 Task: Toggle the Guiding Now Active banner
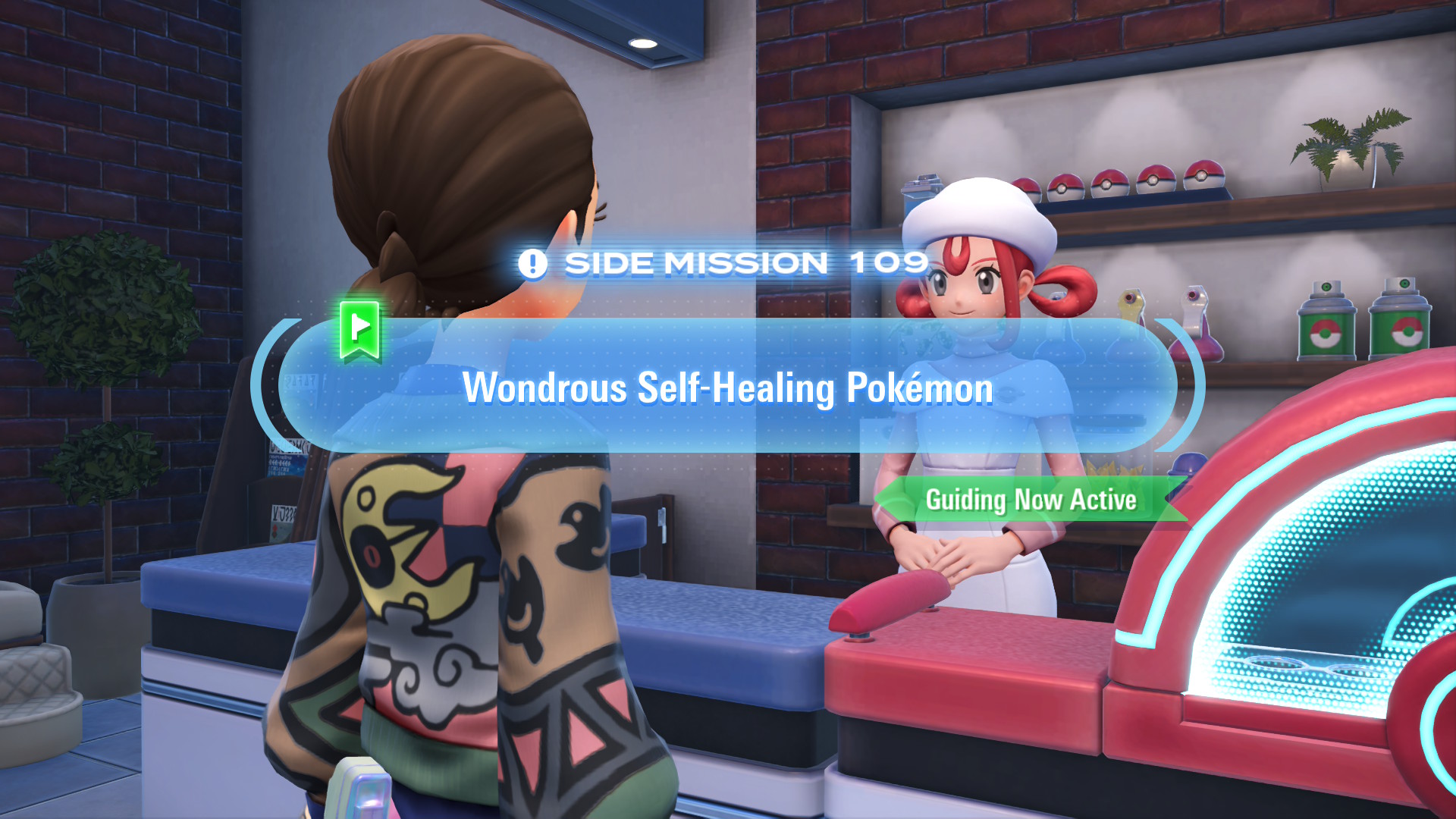(x=1030, y=500)
